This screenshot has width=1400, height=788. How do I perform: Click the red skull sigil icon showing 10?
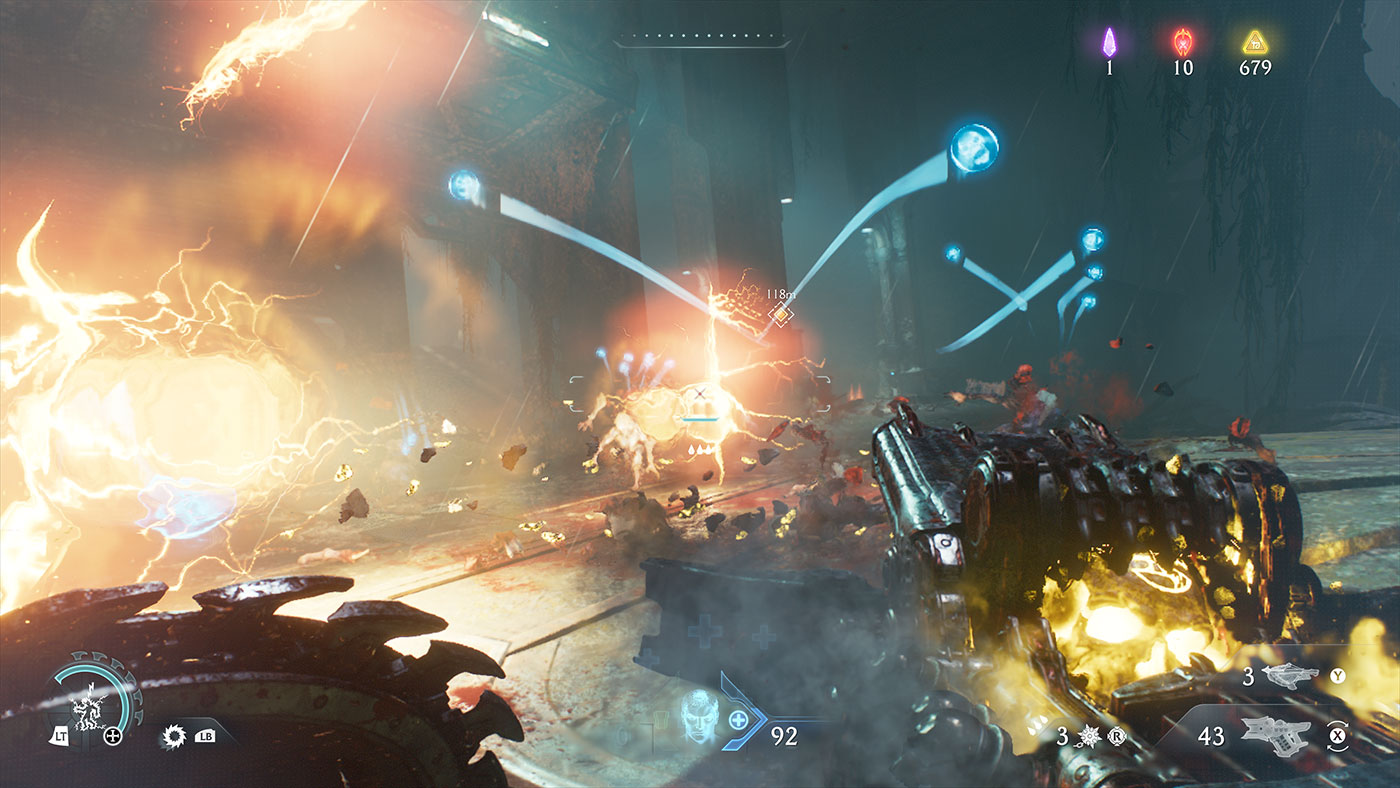point(1181,44)
